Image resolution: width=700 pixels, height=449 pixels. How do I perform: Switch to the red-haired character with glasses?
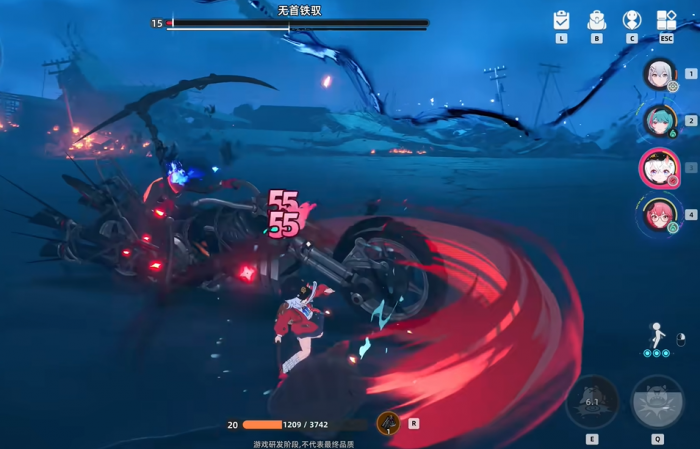pos(659,214)
